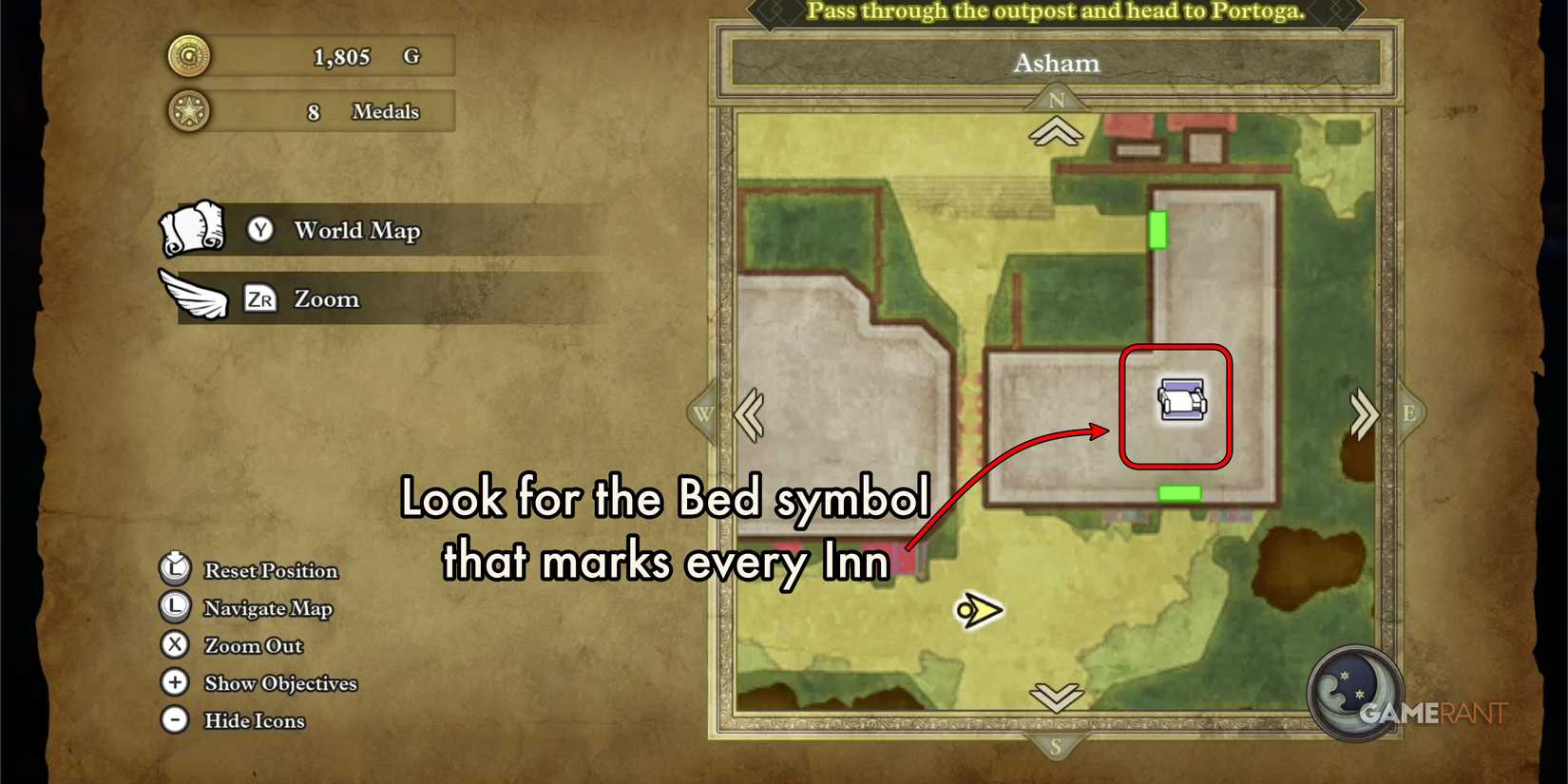Screen dimensions: 1568x784
Task: Select the World Map scroll icon
Action: 193,228
